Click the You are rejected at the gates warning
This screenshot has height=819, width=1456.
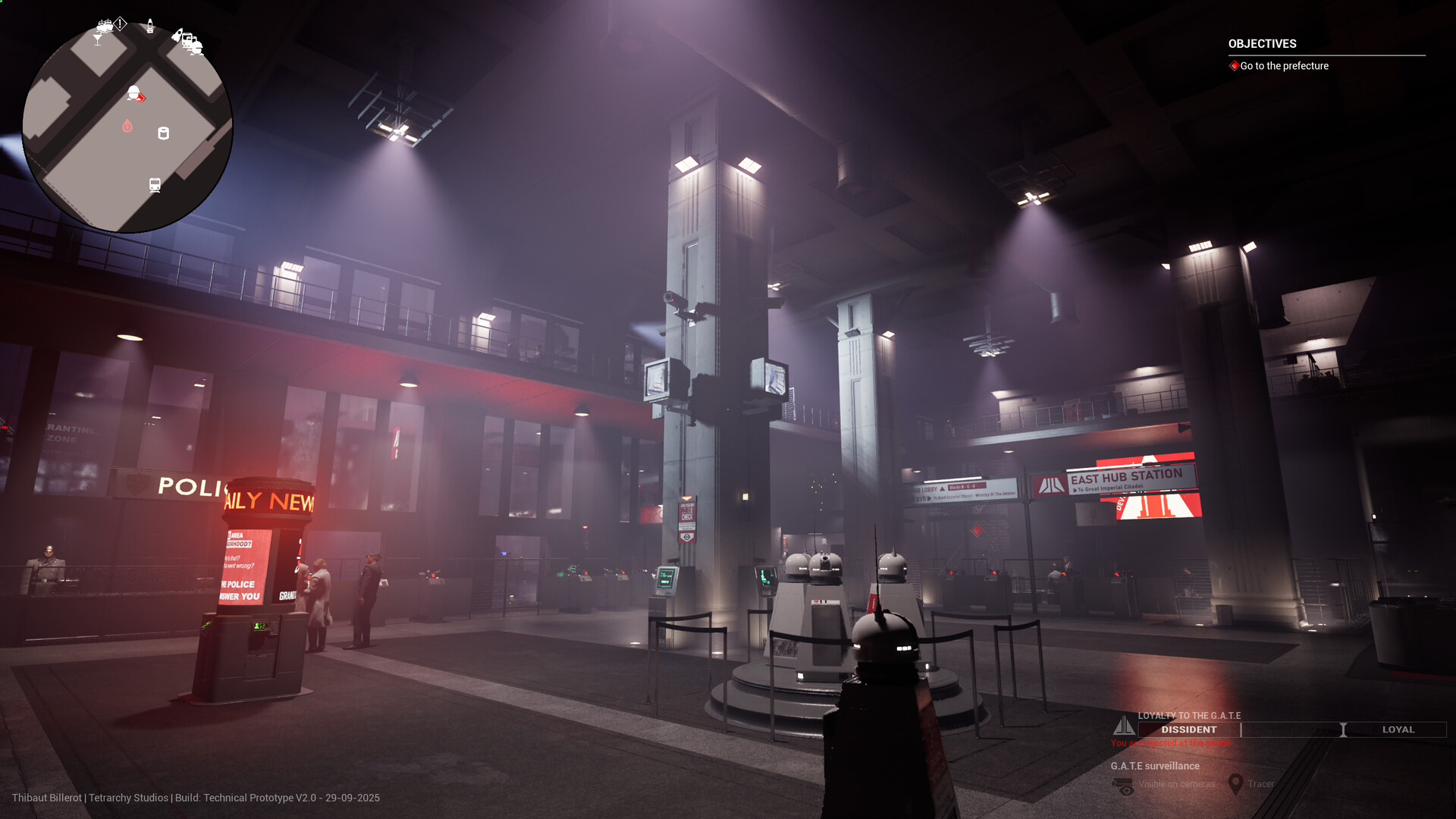click(x=1170, y=743)
